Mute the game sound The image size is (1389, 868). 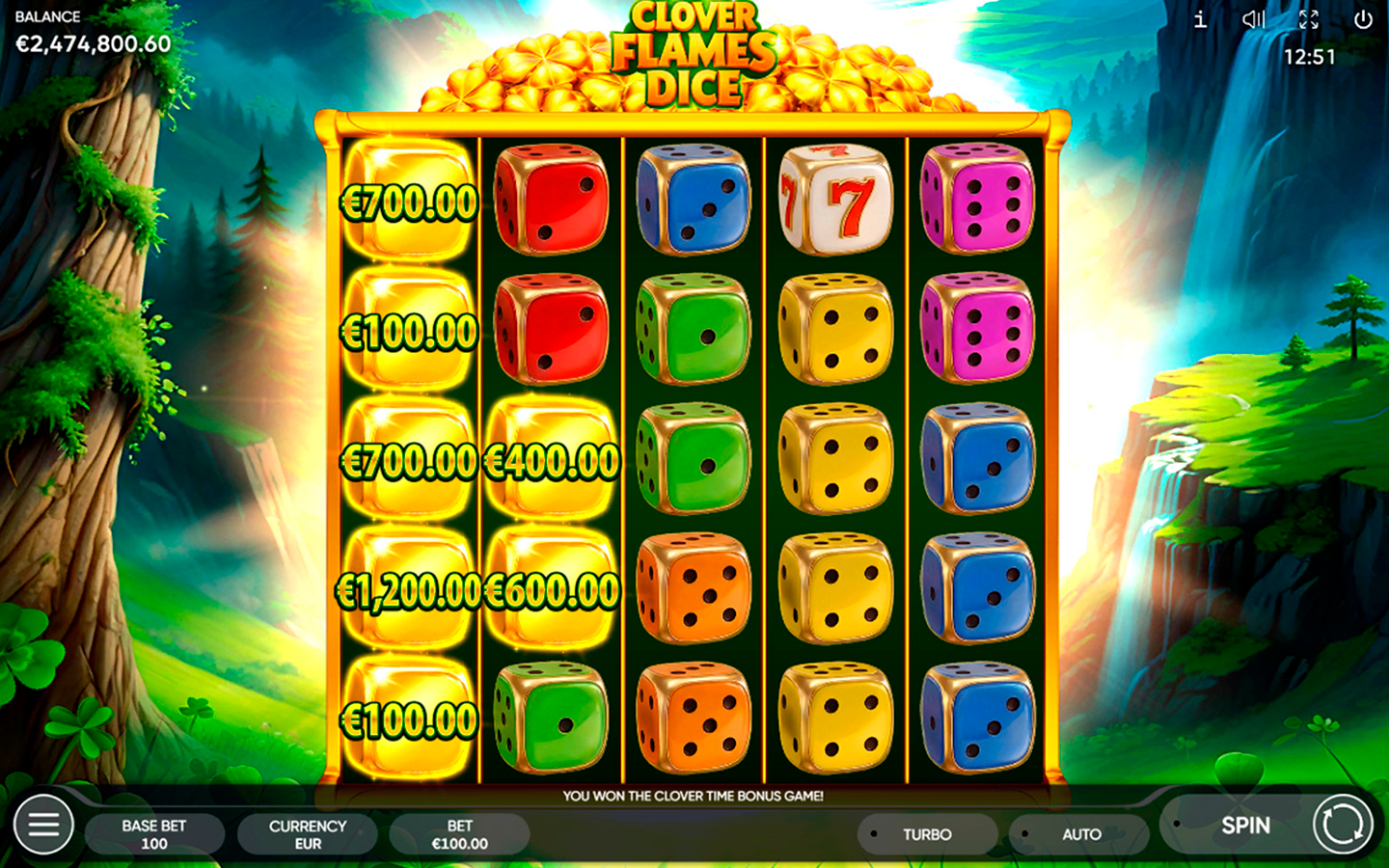pos(1253,19)
